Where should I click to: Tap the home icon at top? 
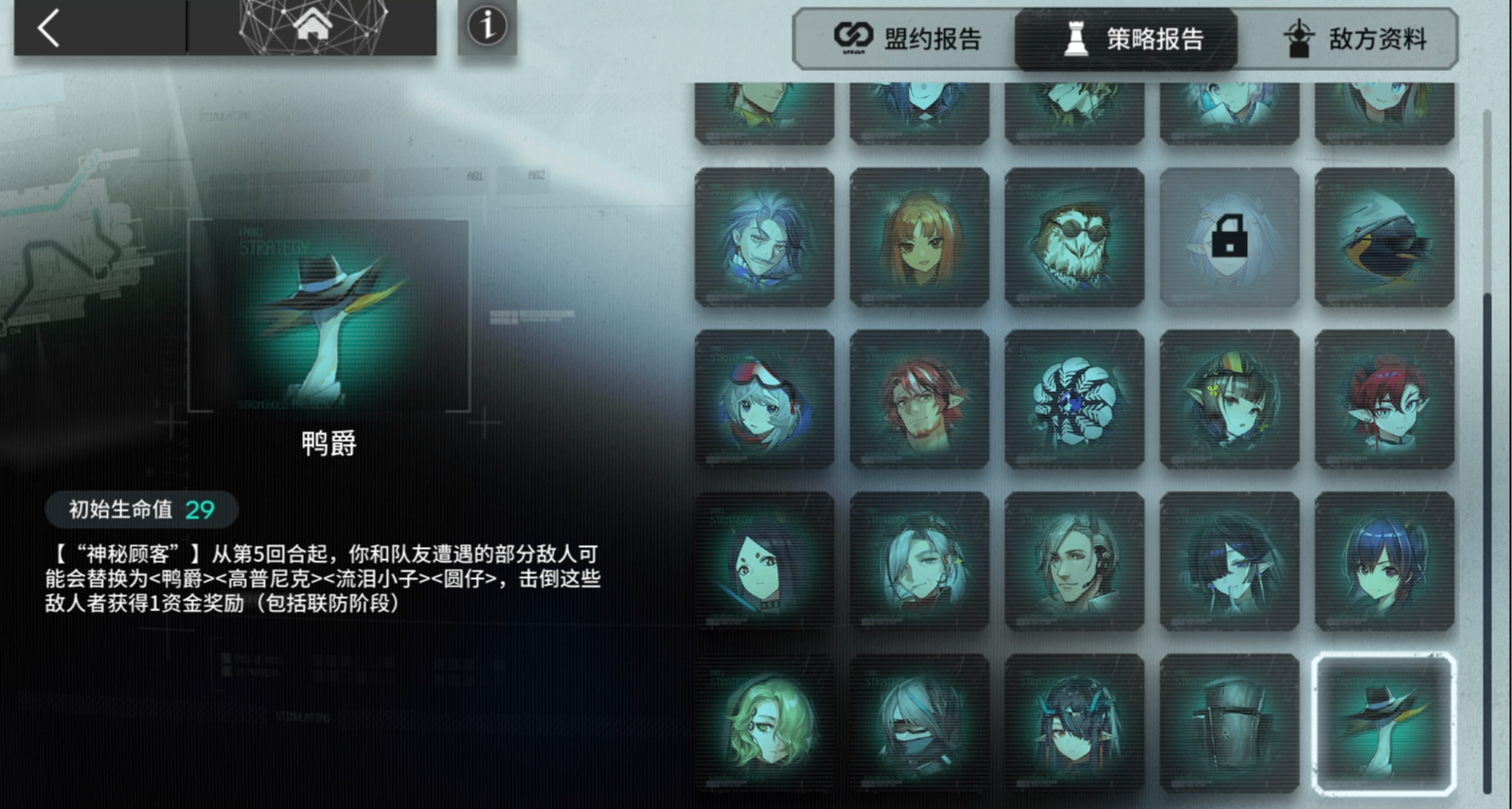(312, 26)
